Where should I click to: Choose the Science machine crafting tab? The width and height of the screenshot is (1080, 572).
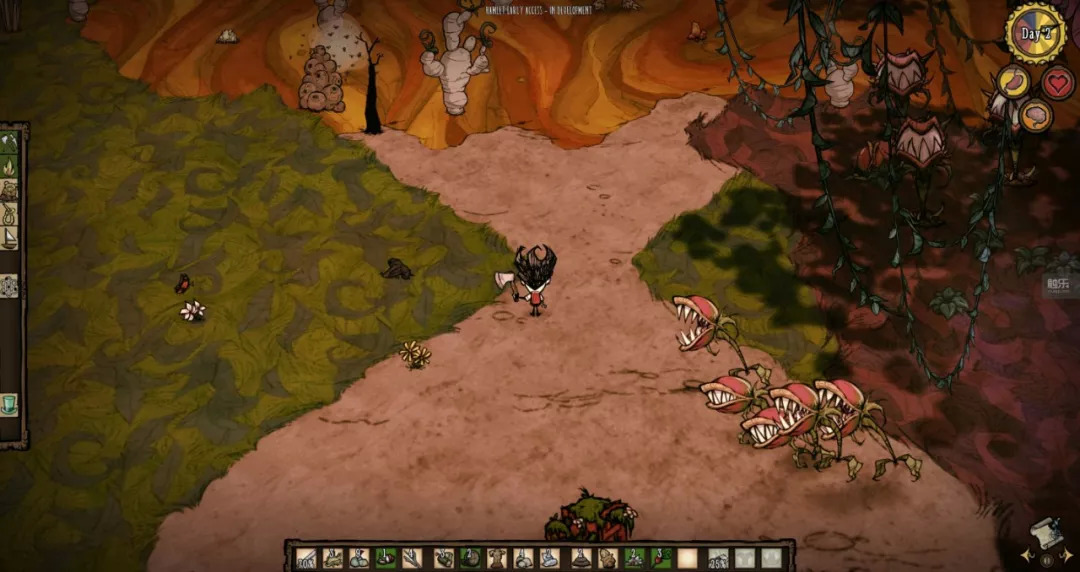point(10,286)
